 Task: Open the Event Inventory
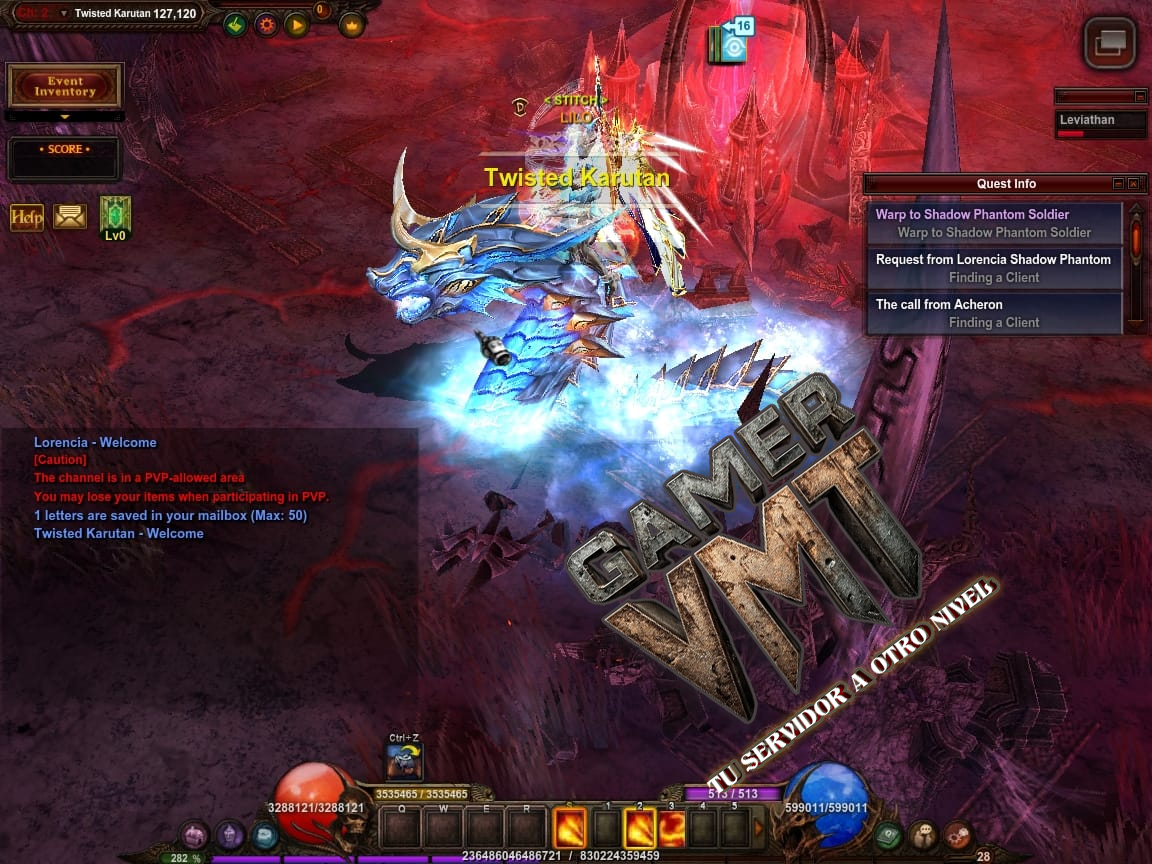pyautogui.click(x=64, y=86)
